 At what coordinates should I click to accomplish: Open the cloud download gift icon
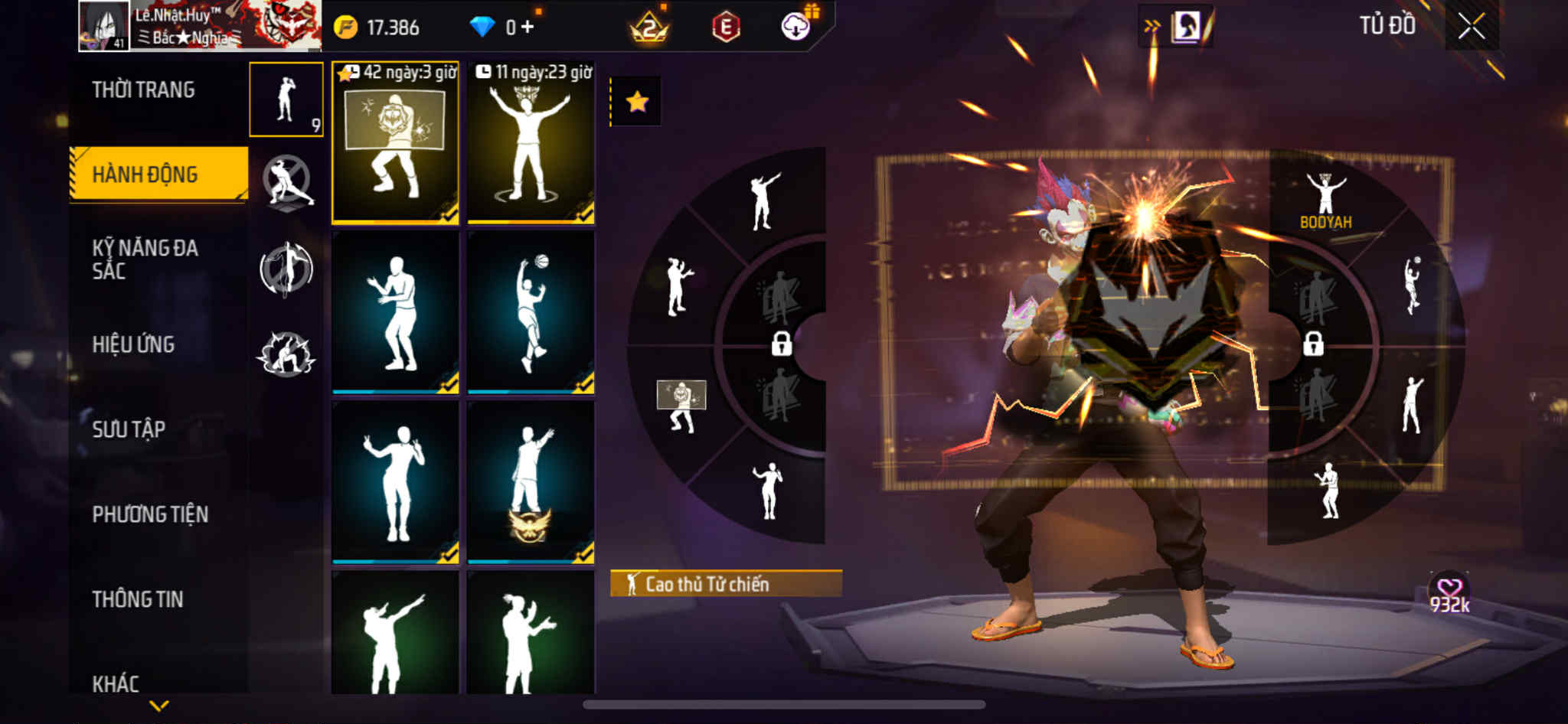[x=796, y=27]
